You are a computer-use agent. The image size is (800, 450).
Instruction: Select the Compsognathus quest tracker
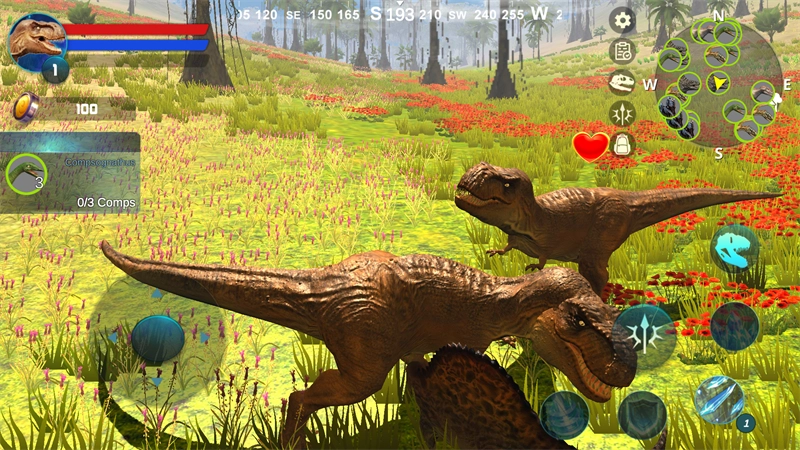point(70,174)
